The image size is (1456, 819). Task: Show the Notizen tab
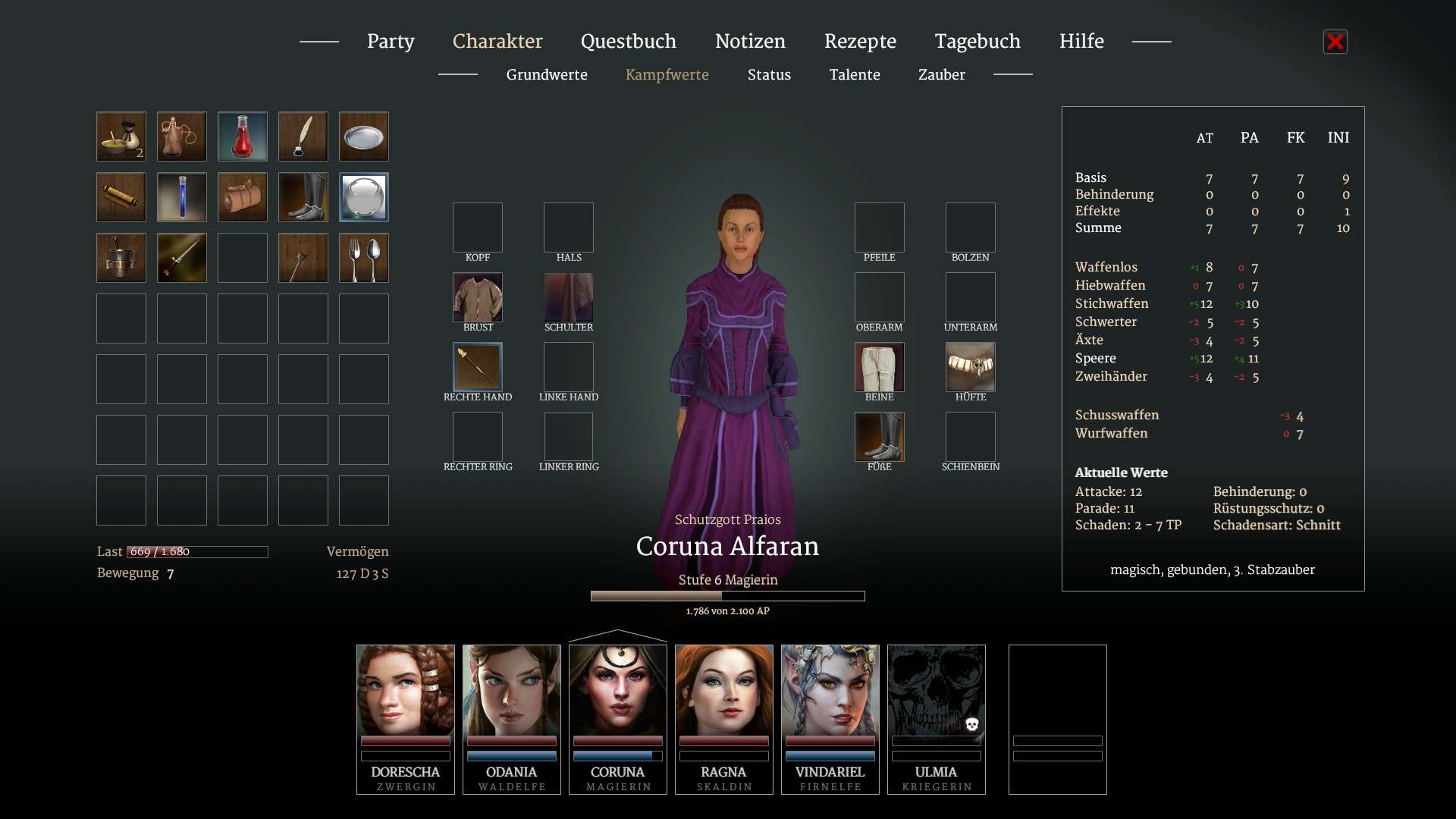[750, 41]
